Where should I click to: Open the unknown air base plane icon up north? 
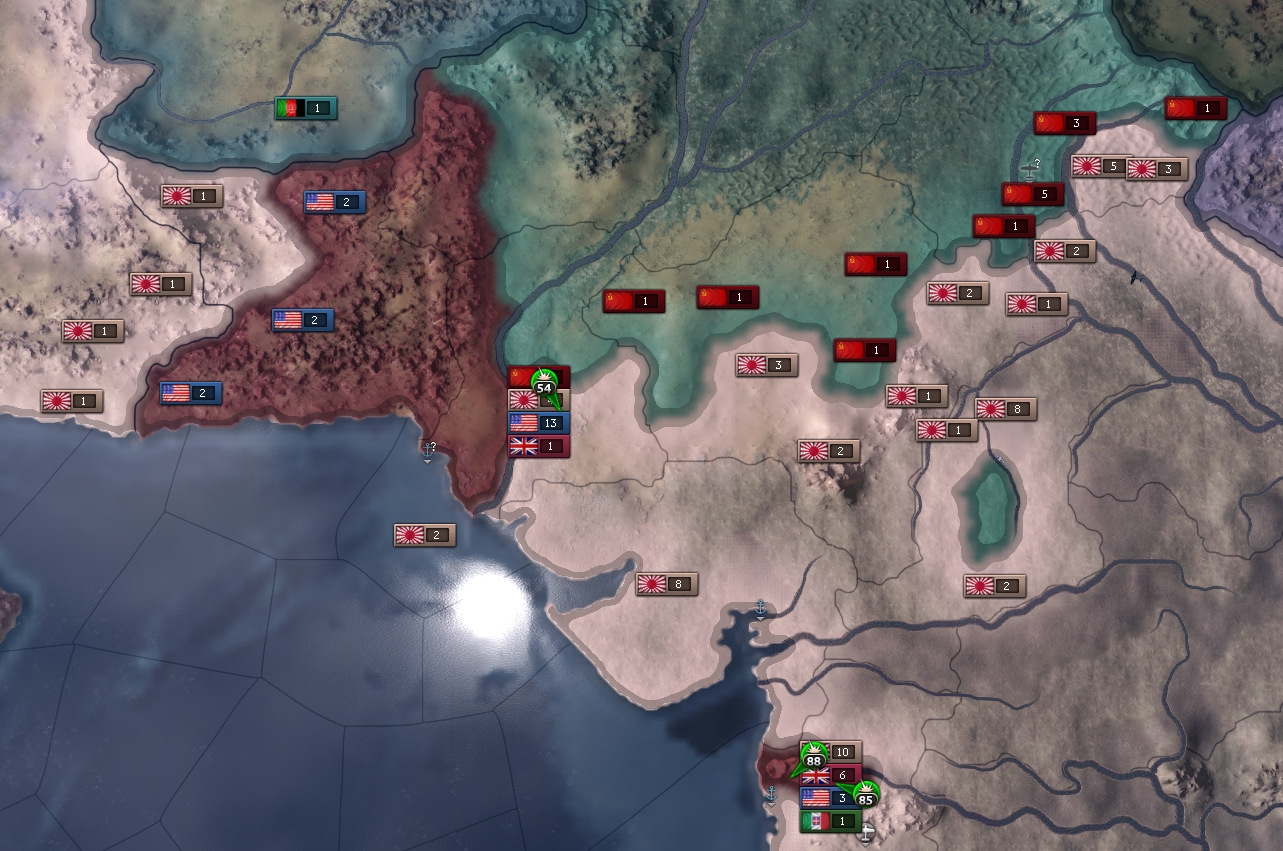tap(1028, 168)
